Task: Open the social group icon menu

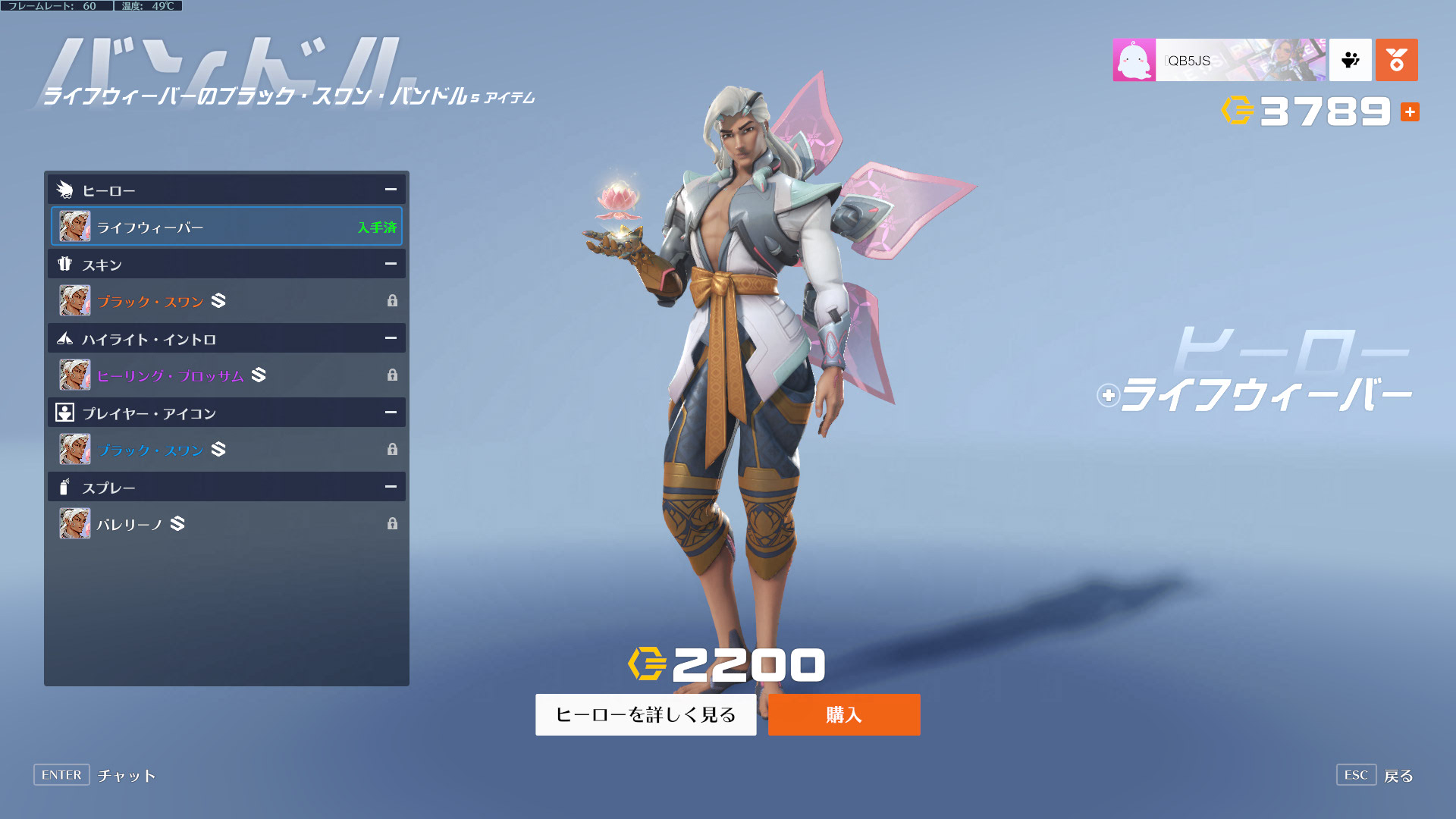Action: pyautogui.click(x=1350, y=60)
